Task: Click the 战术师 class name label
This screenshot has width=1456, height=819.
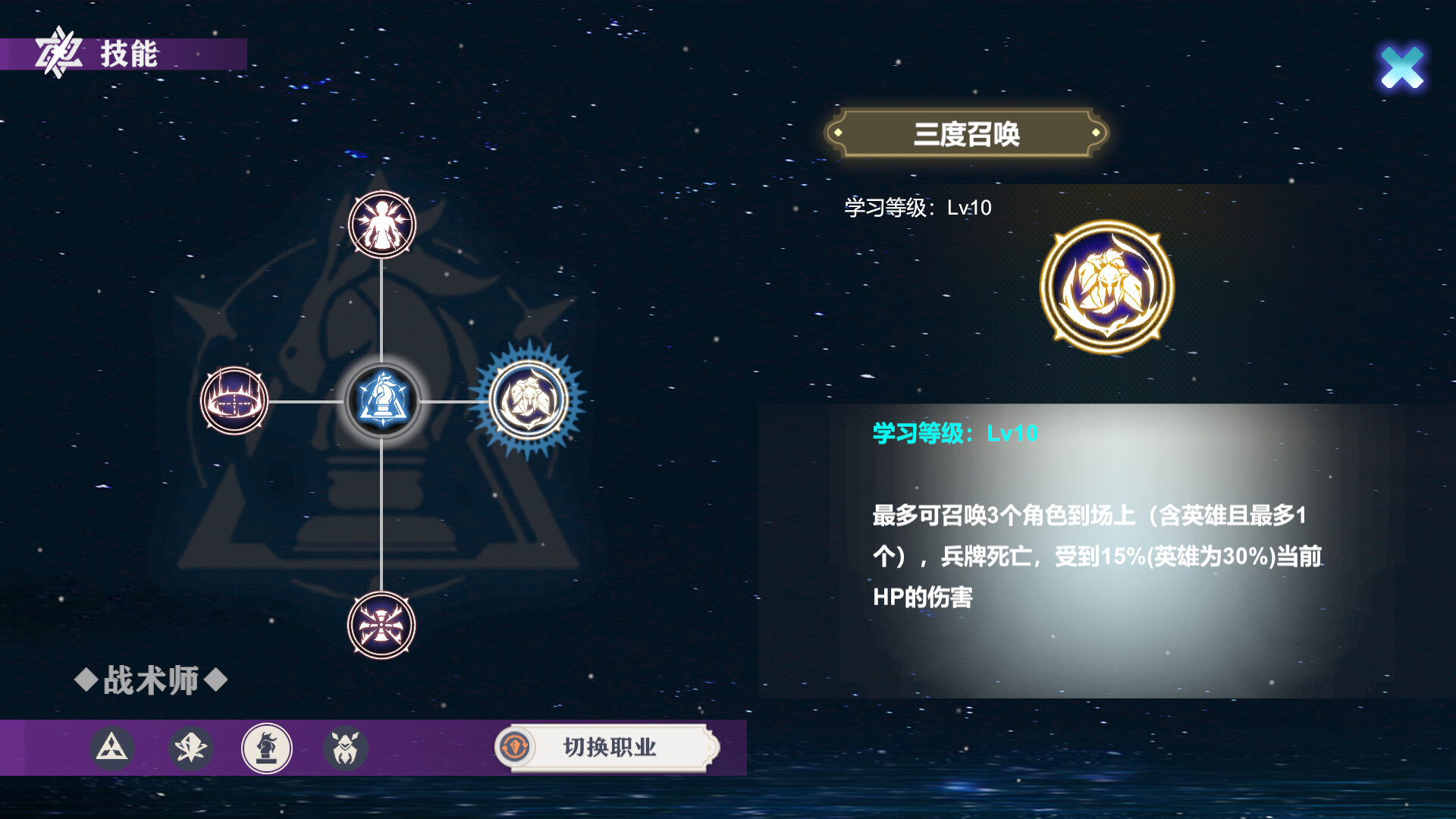Action: tap(149, 680)
